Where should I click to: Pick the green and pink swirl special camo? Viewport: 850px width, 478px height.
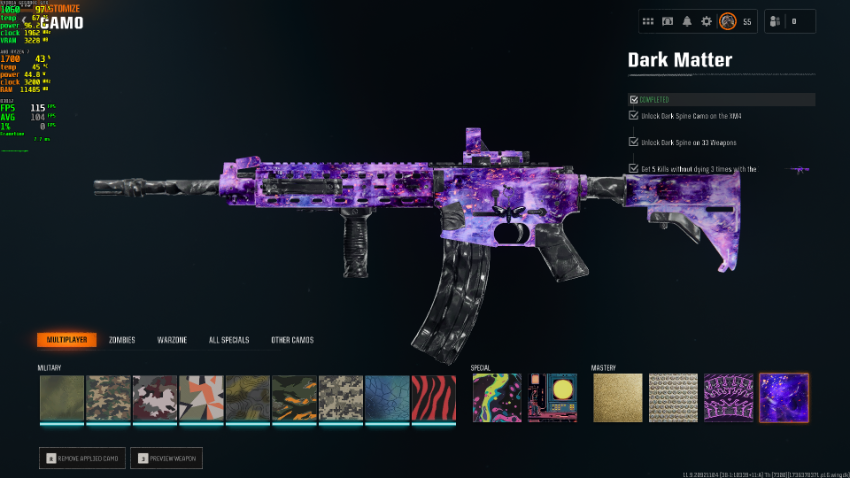(496, 398)
